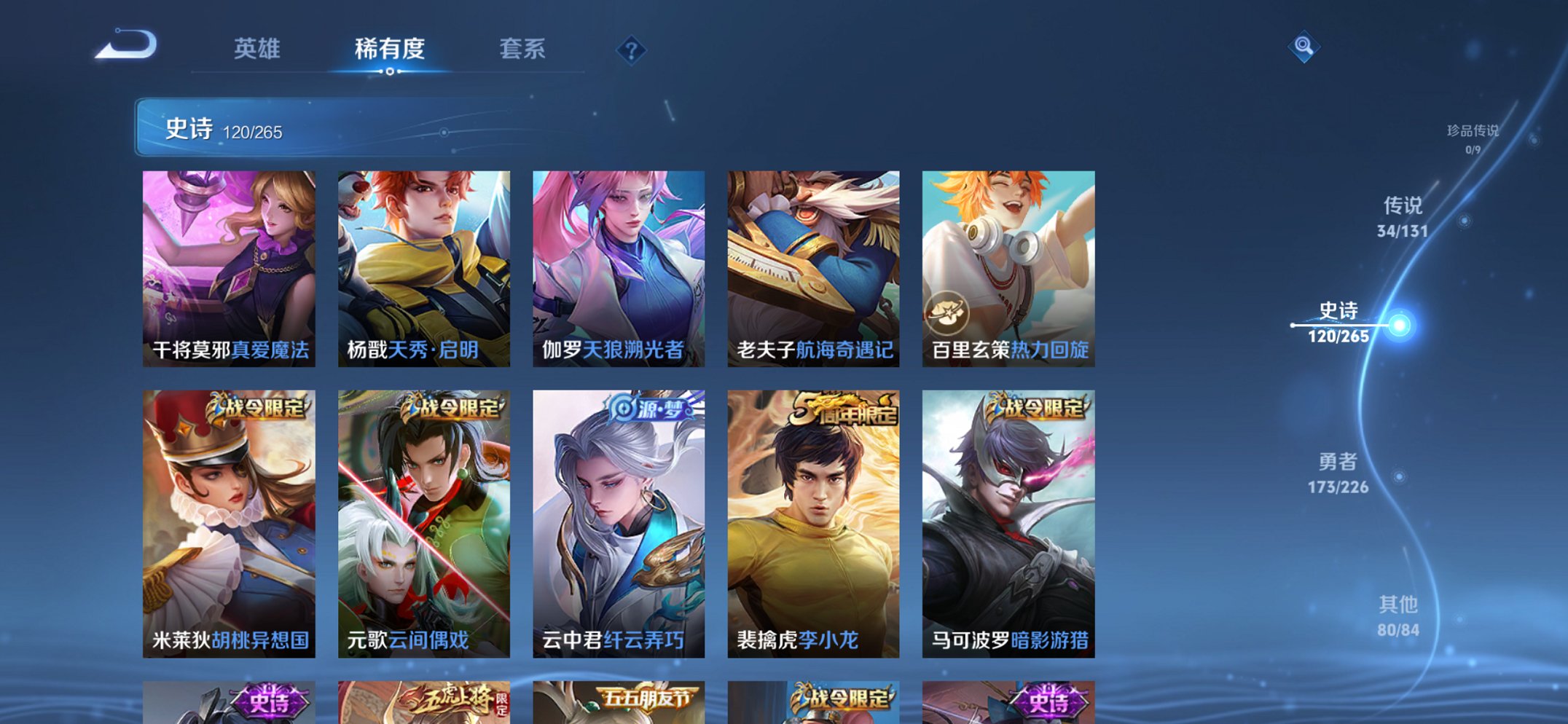Switch to the 套系 tab
Image resolution: width=1568 pixels, height=724 pixels.
[523, 50]
